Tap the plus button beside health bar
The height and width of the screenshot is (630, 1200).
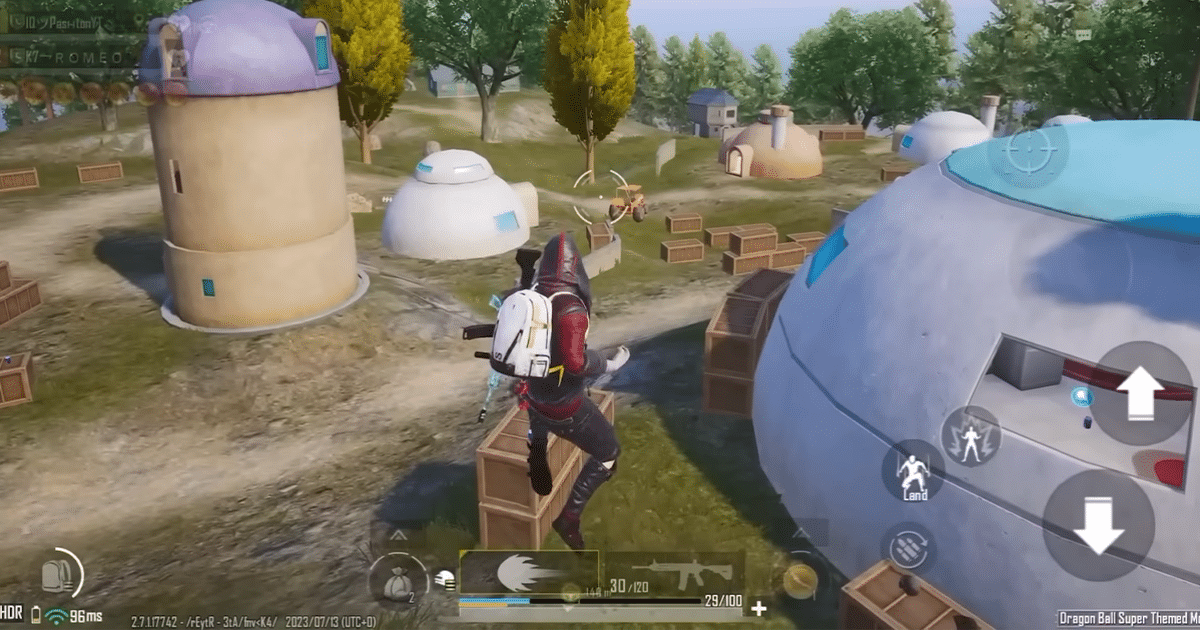tap(759, 607)
